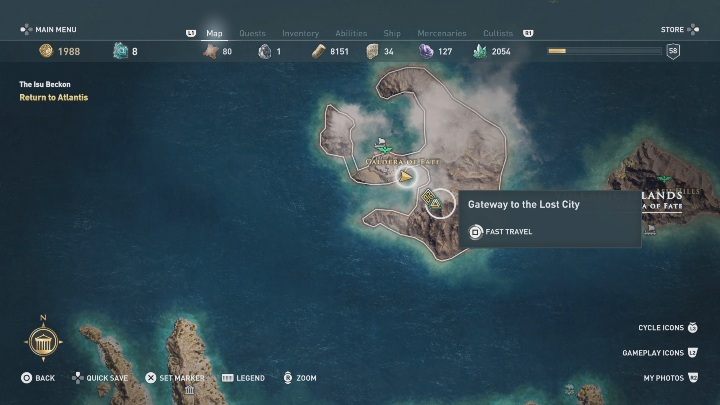This screenshot has height=405, width=720.
Task: Open the Inventory tab
Action: pyautogui.click(x=300, y=33)
